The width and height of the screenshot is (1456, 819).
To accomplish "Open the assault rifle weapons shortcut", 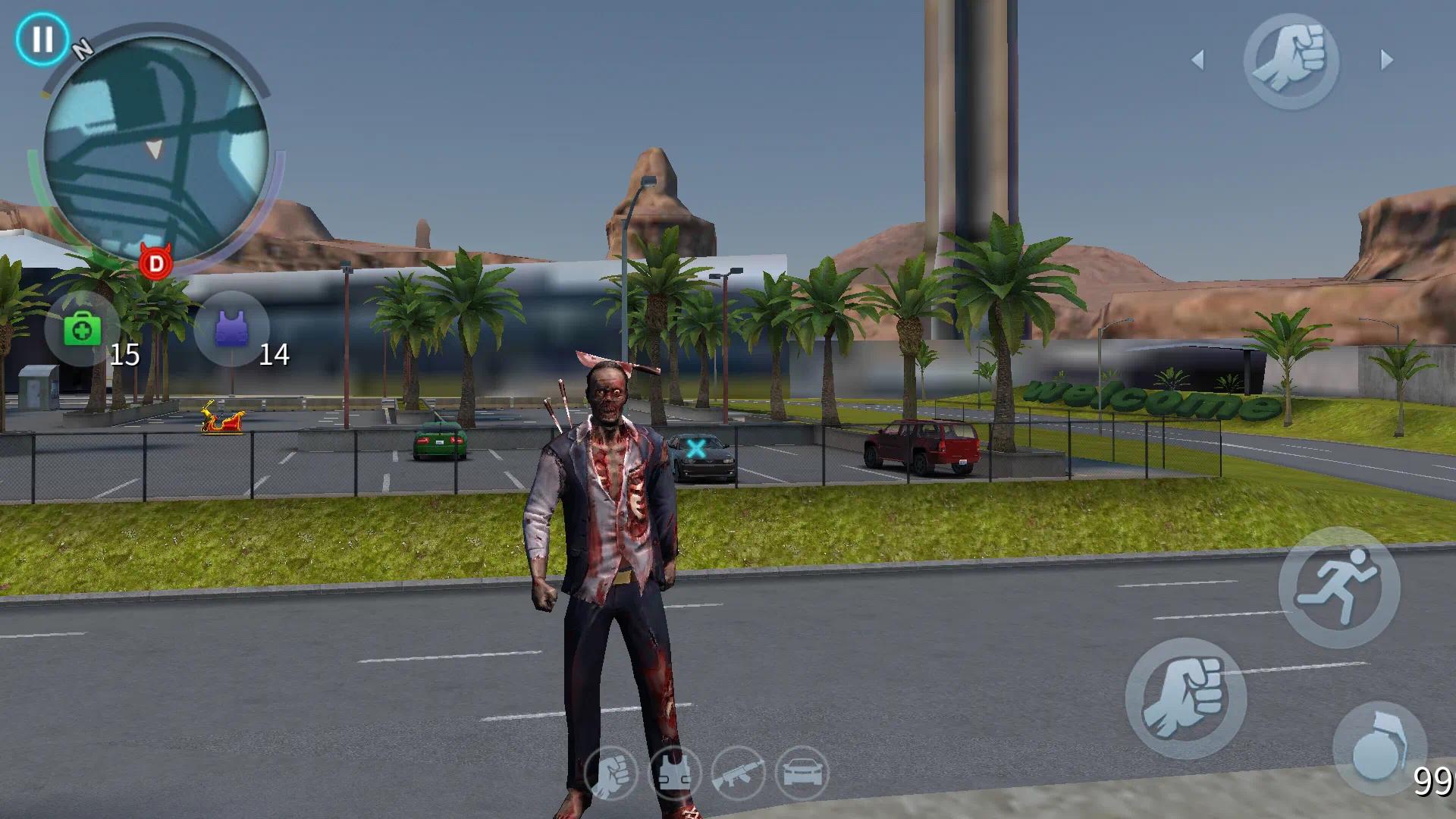I will pos(738,773).
